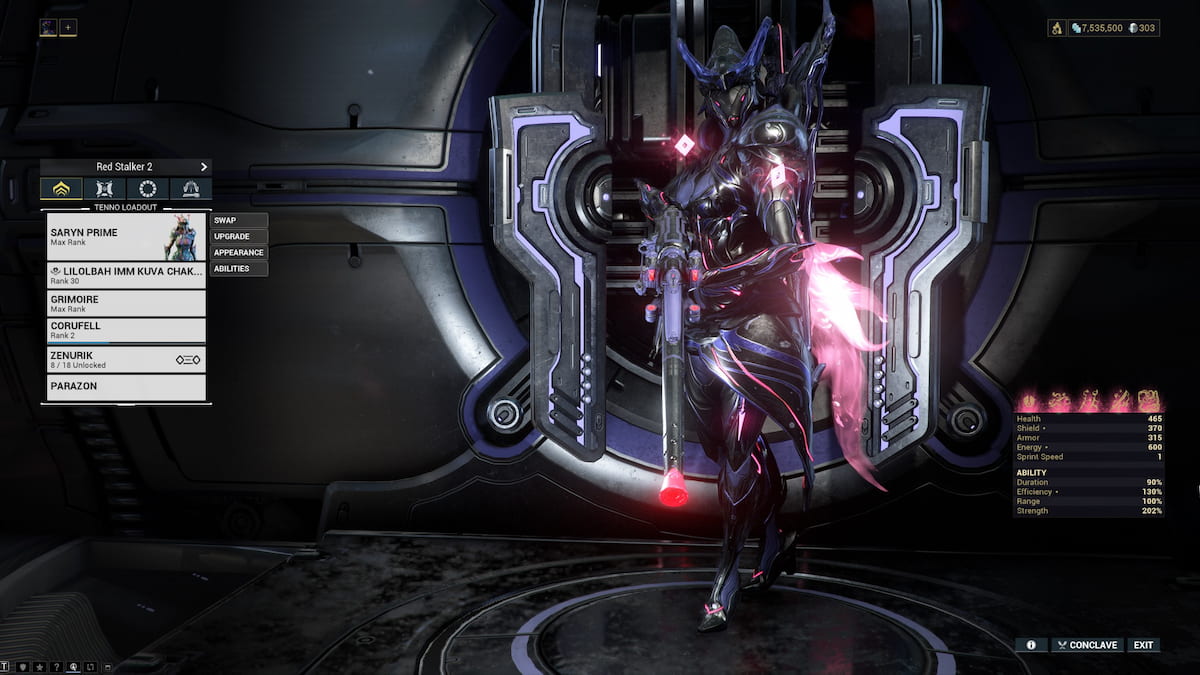1200x675 pixels.
Task: Open the Upgrade screen for Saryn Prime
Action: [x=239, y=236]
